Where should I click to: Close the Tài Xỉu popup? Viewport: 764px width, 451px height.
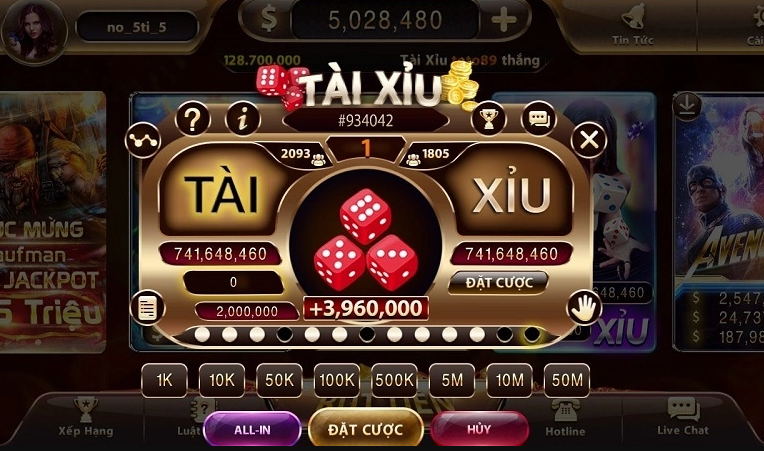click(x=589, y=139)
